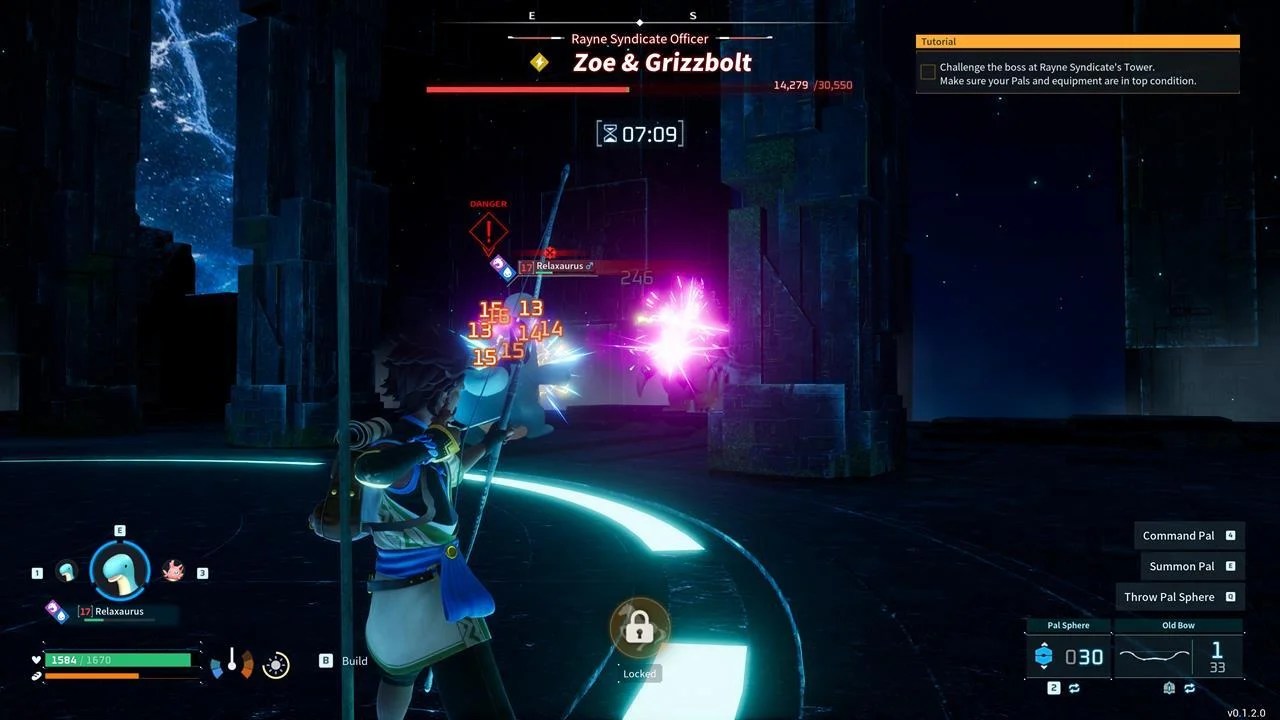Viewport: 1280px width, 720px height.
Task: Expand party slot 1 Pal portrait
Action: [67, 573]
